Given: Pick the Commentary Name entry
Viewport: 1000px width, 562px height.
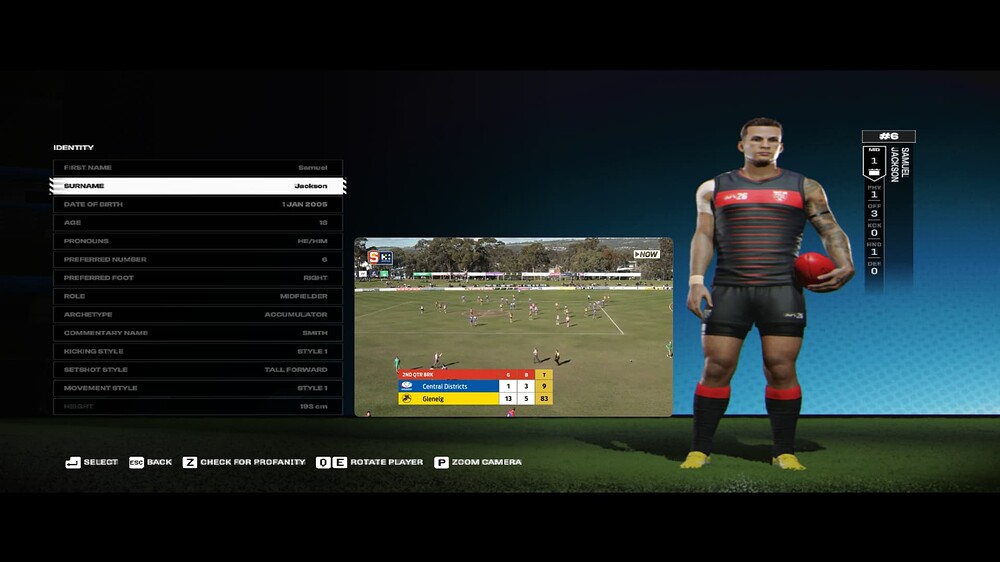Looking at the screenshot, I should (197, 333).
